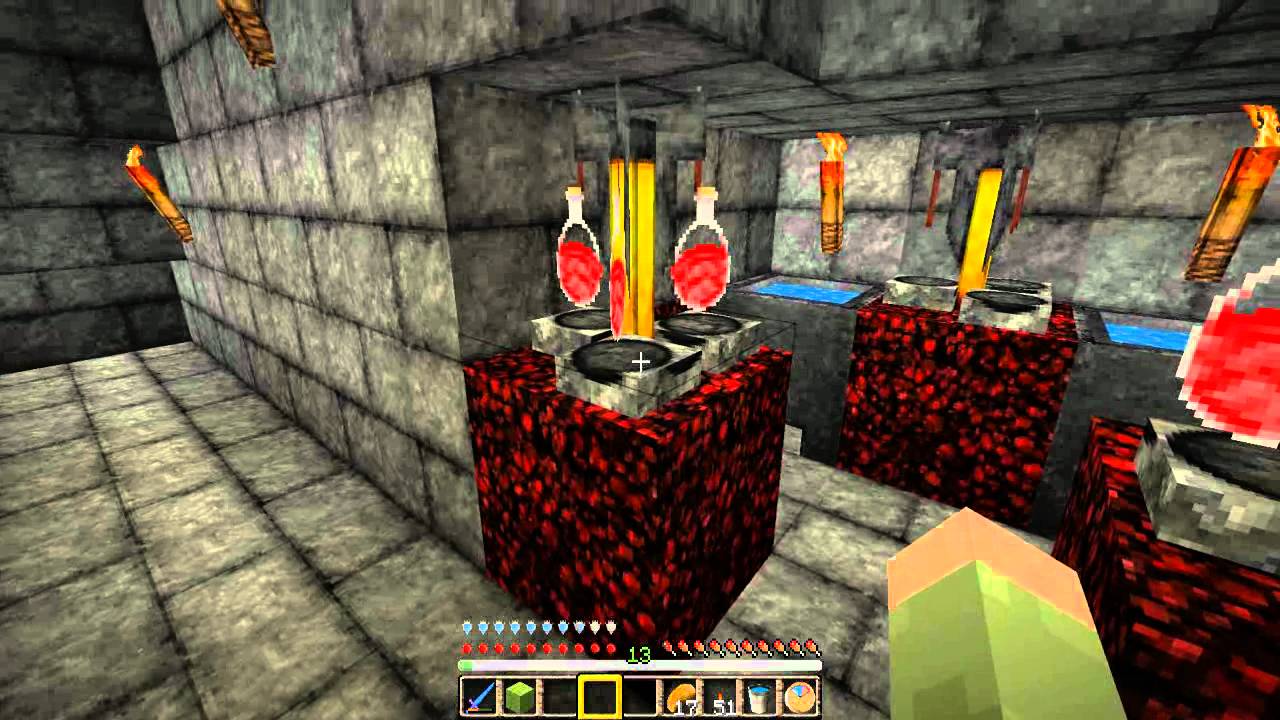Select the green block hotbar slot
The image size is (1280, 720).
(x=519, y=696)
